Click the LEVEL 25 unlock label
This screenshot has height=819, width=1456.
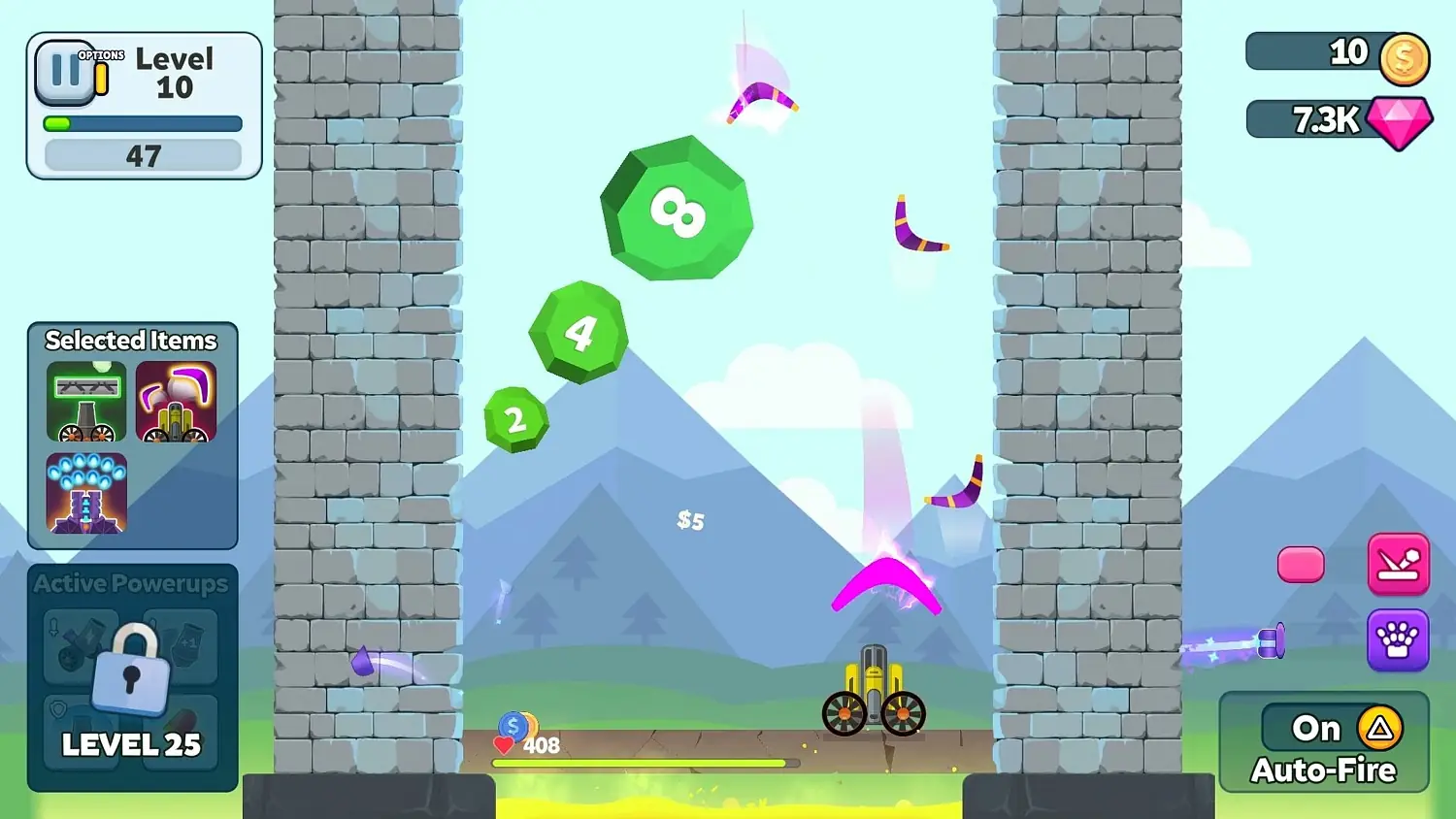coord(131,745)
